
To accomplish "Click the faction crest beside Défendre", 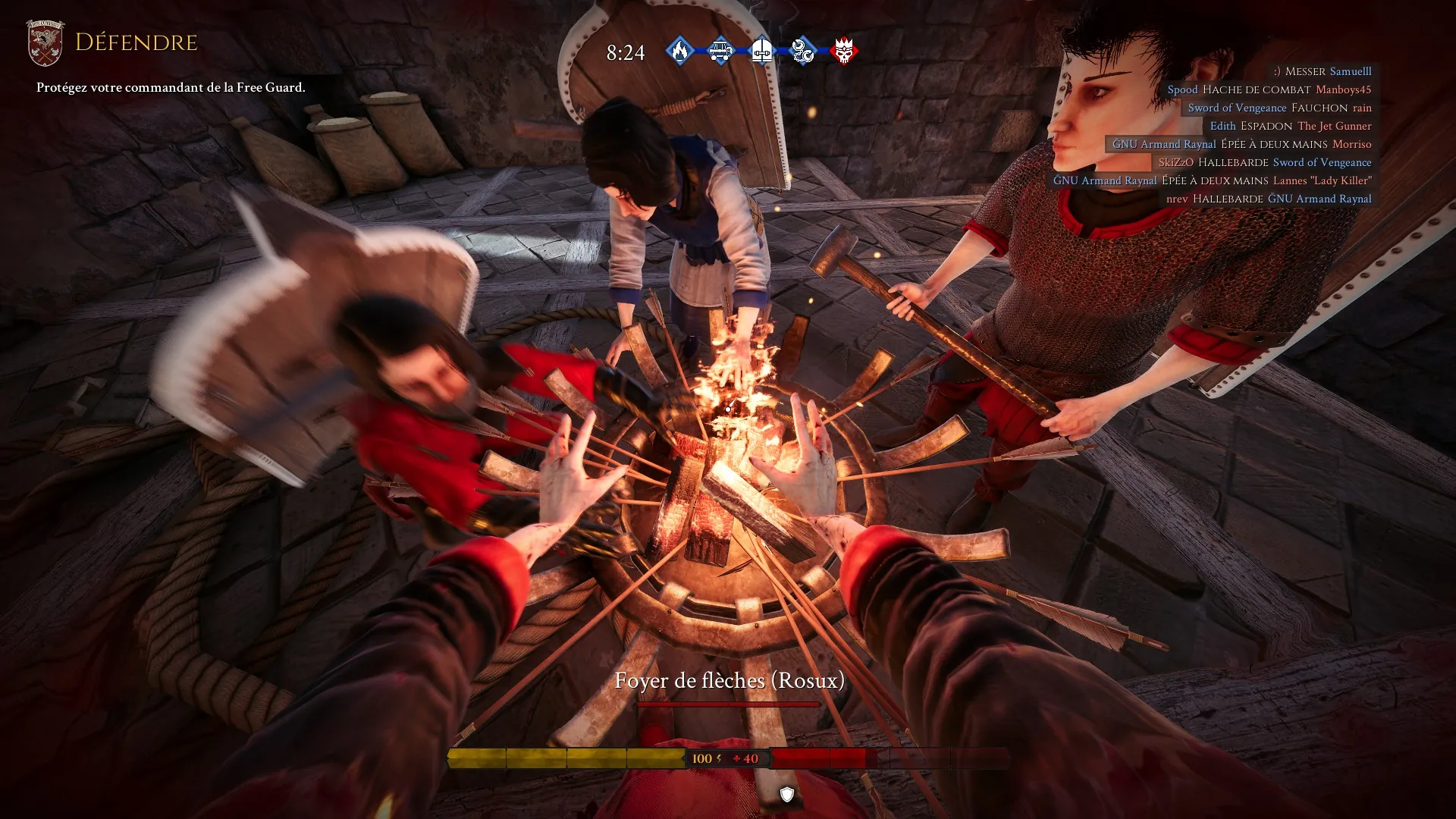I will 45,43.
